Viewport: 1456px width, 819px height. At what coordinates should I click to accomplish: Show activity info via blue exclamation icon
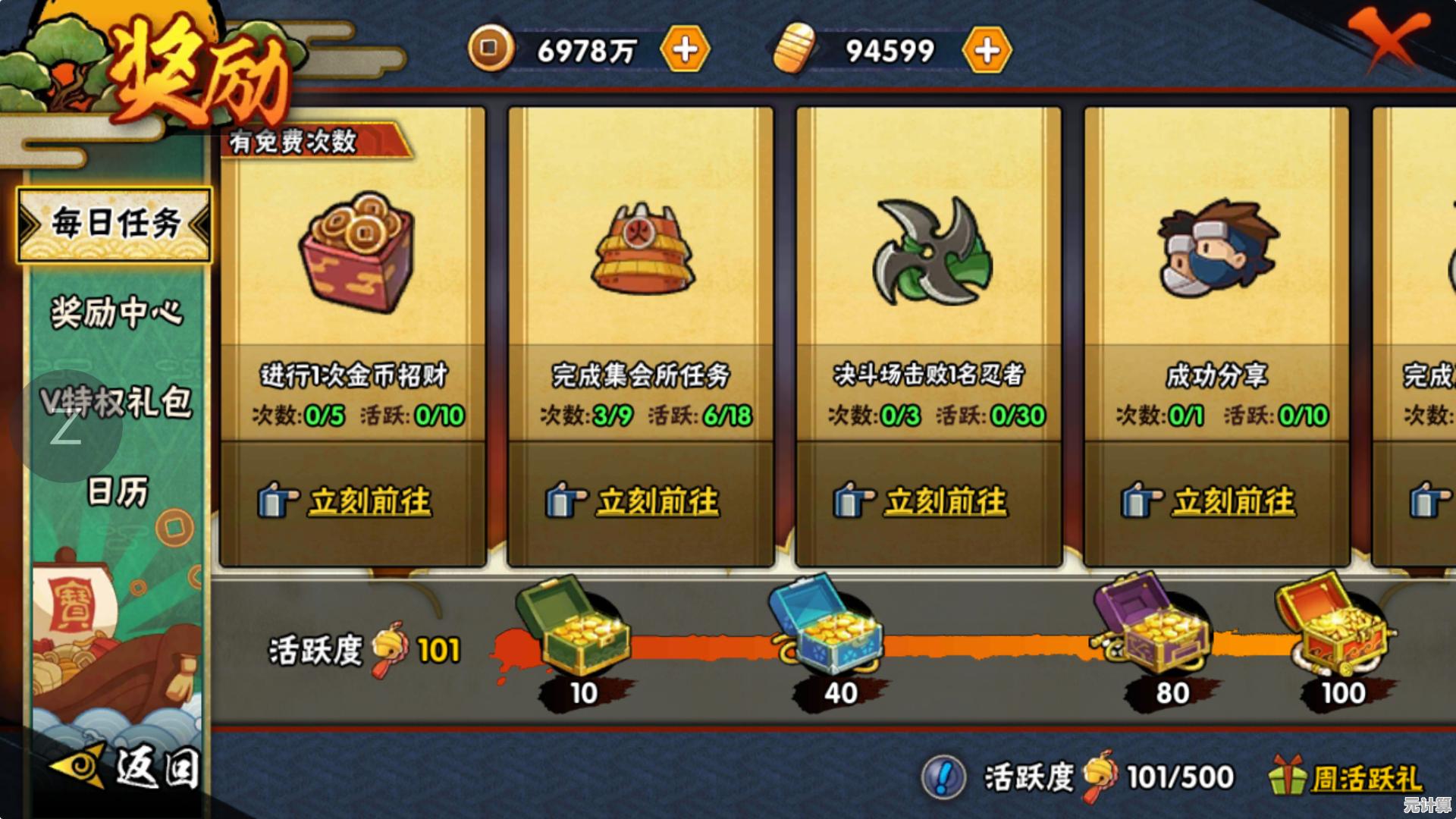pos(943,777)
